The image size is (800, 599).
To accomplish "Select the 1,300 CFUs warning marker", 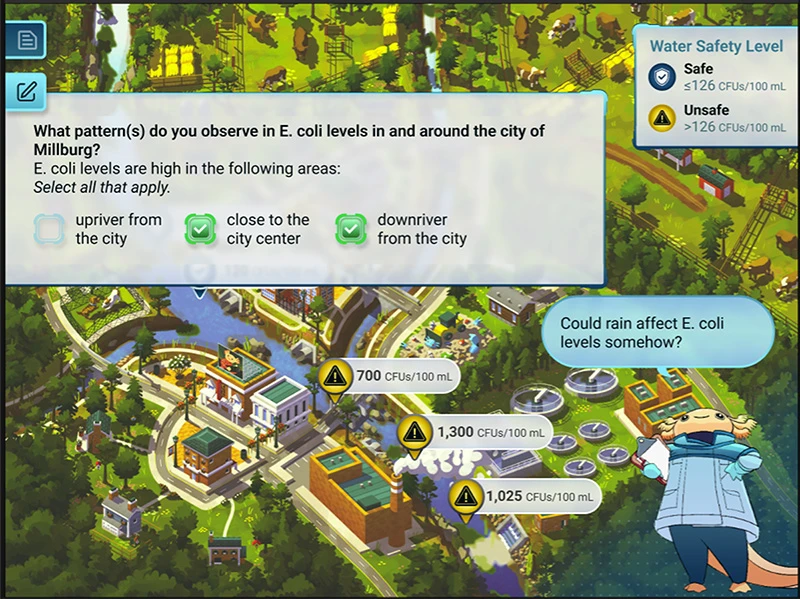I will click(414, 433).
